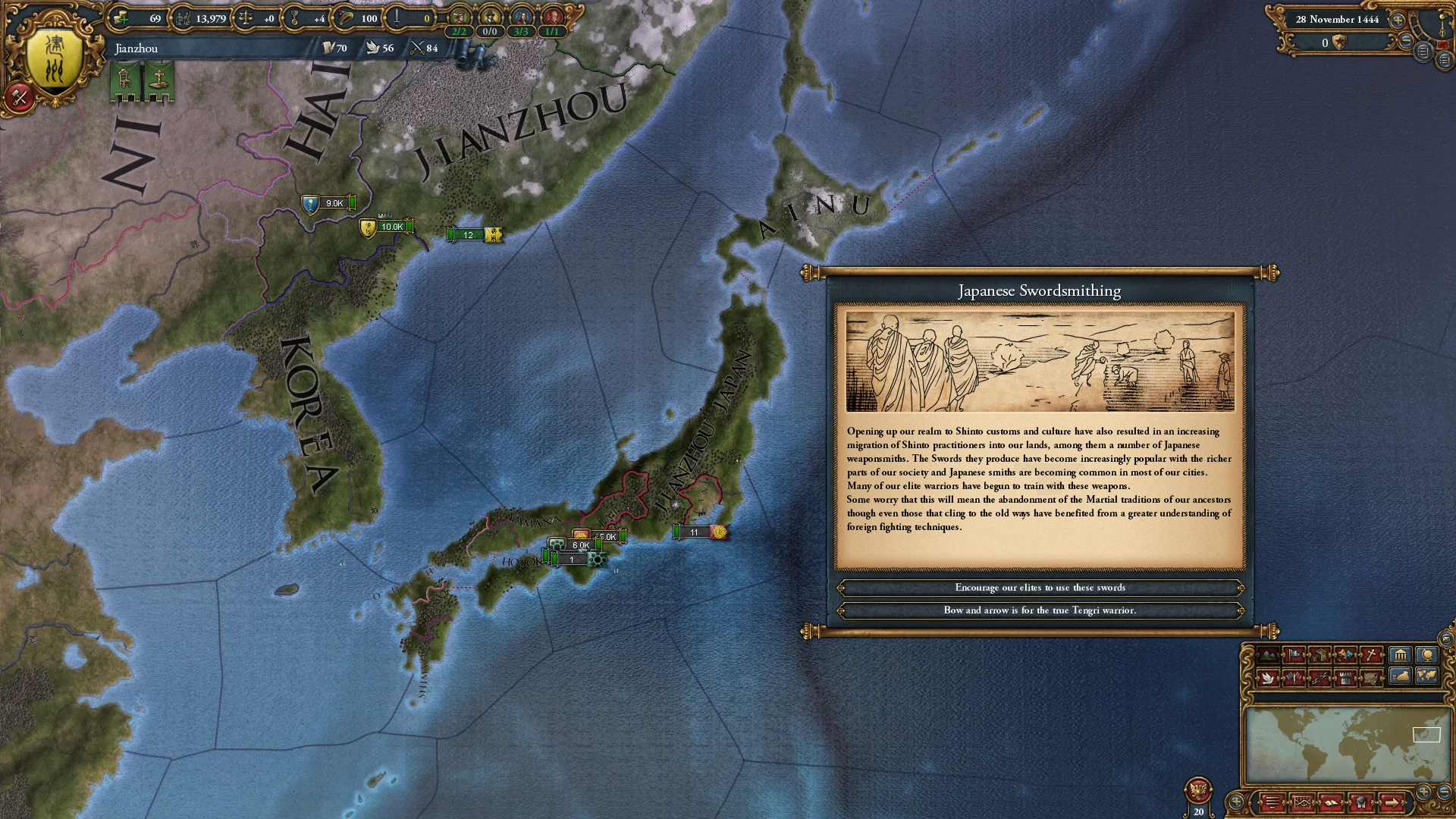Open the ledger with the book icon

(x=1331, y=802)
